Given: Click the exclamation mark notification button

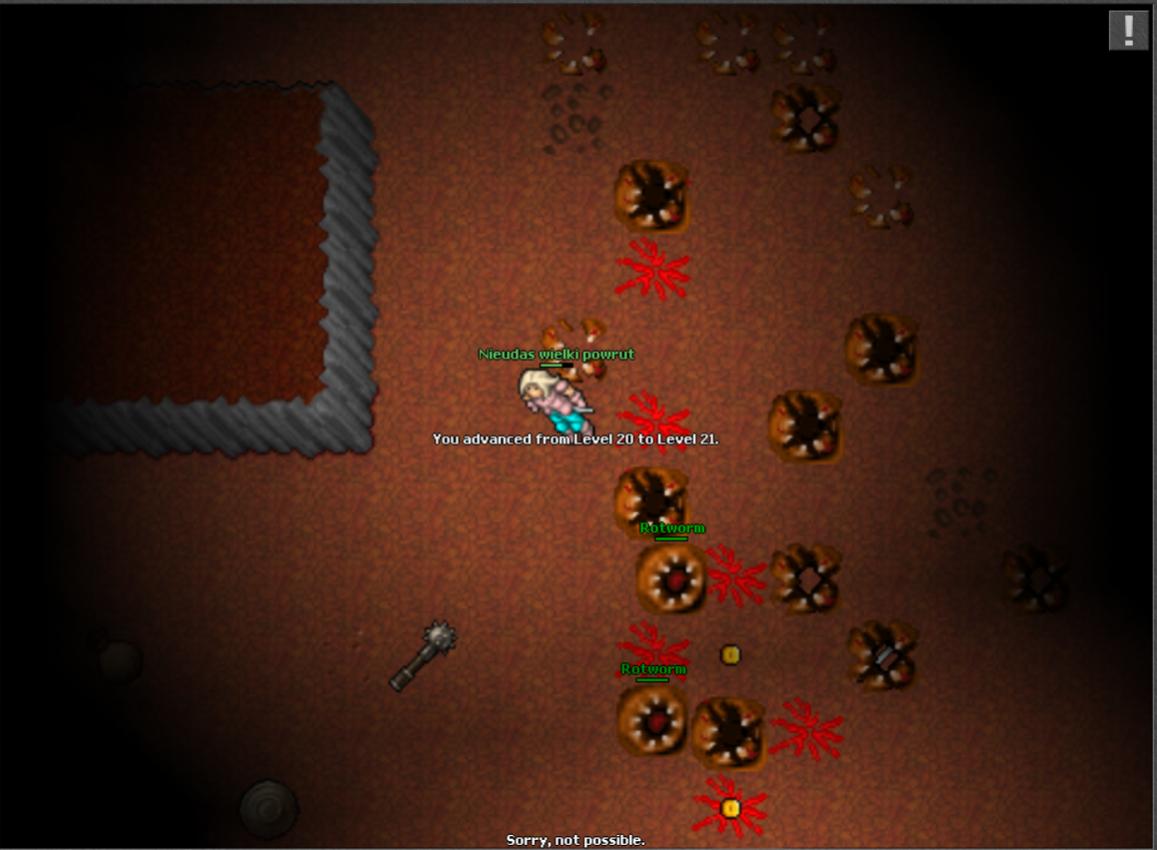Looking at the screenshot, I should (1128, 30).
